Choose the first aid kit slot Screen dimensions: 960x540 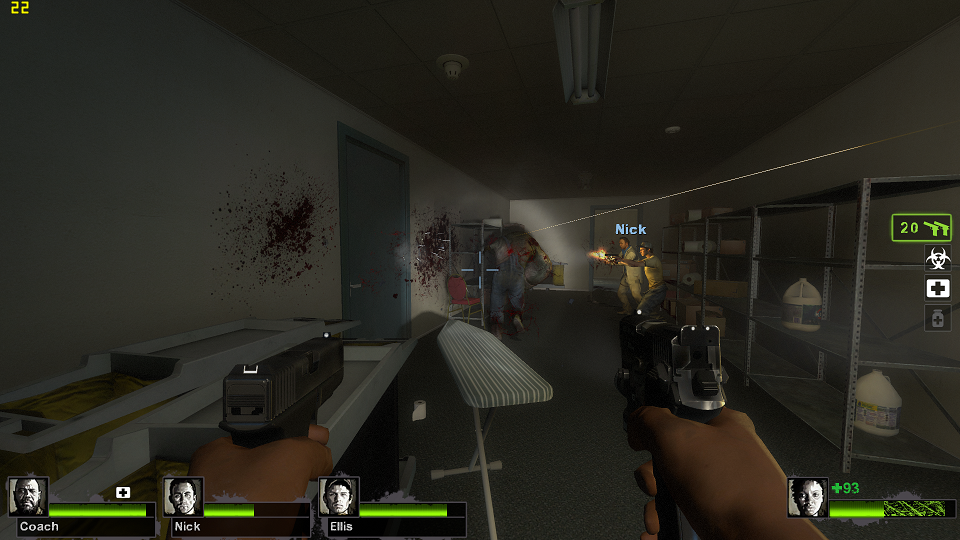click(x=937, y=289)
